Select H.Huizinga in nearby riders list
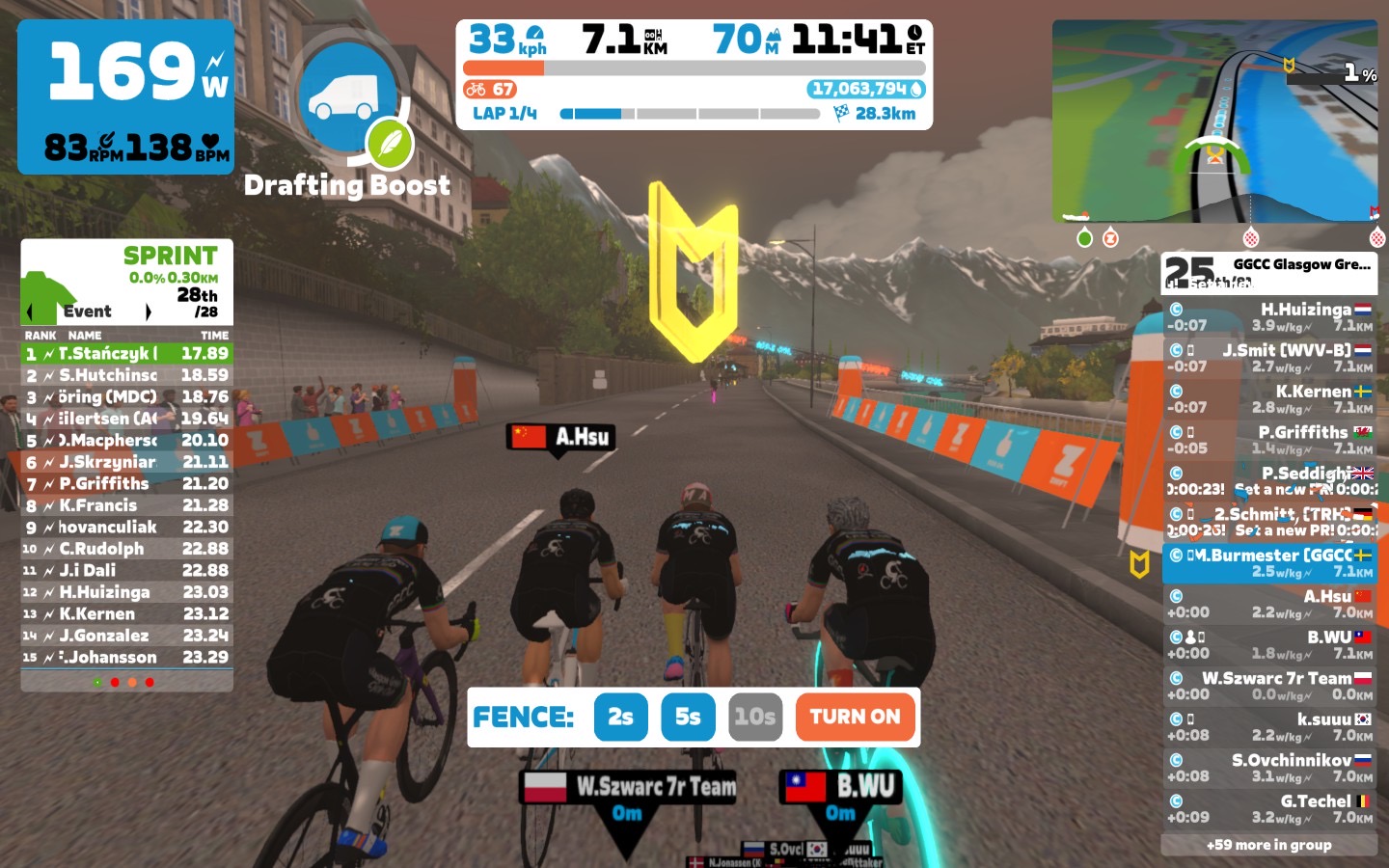The image size is (1389, 868). pos(1268,317)
